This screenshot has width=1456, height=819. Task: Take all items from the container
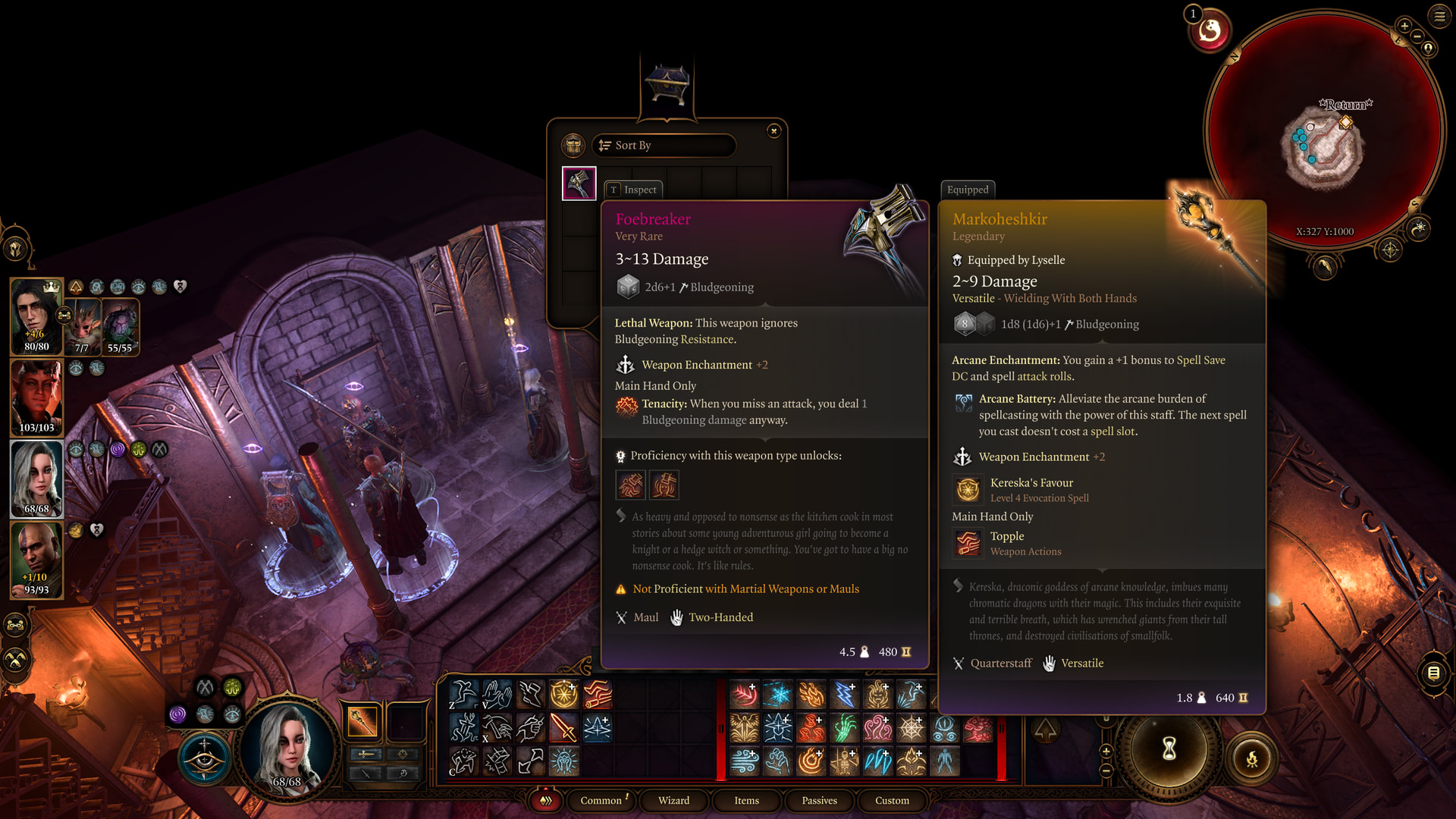(x=573, y=145)
